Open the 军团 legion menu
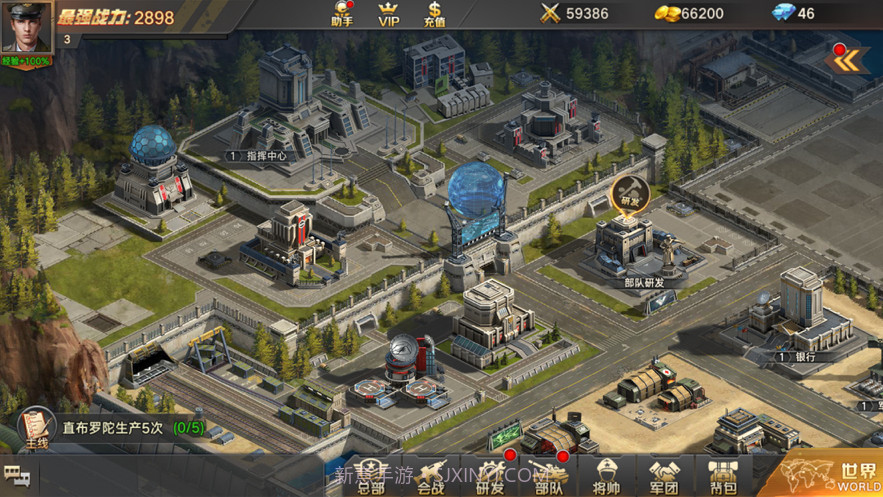This screenshot has width=883, height=497. (665, 475)
